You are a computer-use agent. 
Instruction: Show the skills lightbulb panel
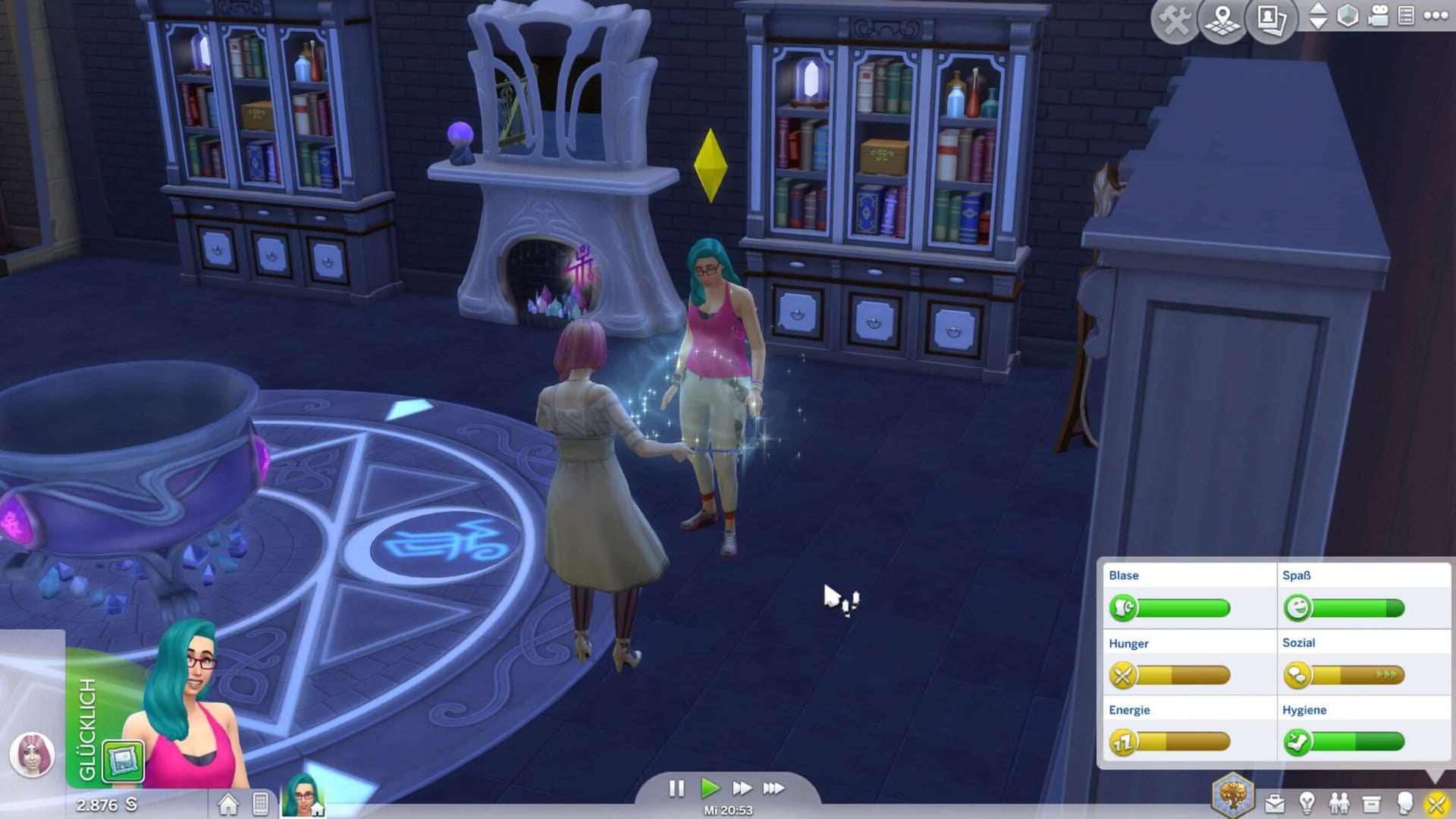pyautogui.click(x=1307, y=803)
